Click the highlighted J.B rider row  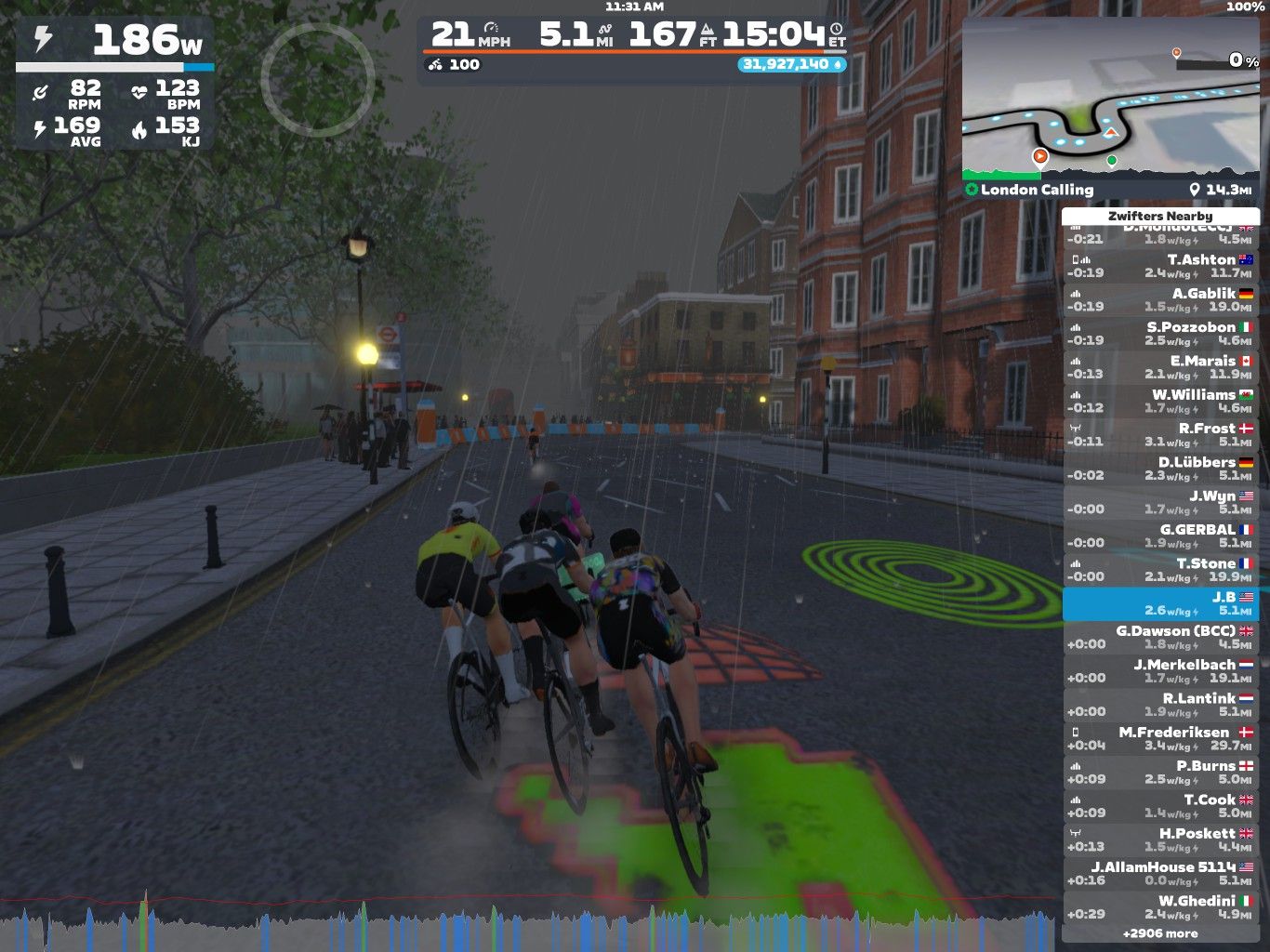pyautogui.click(x=1160, y=603)
